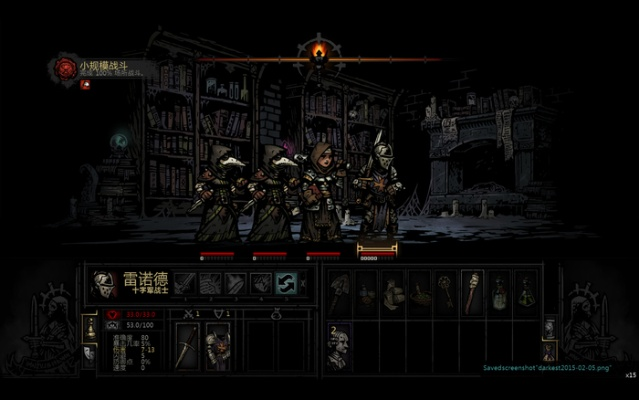Viewport: 639px width, 400px height.
Task: Activate the swap position arrows skill
Action: (285, 284)
